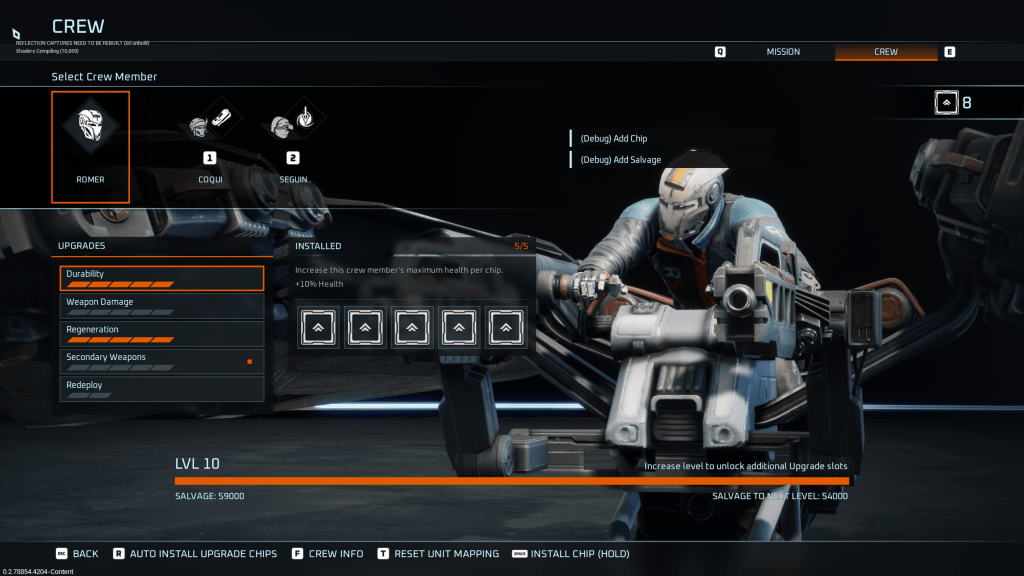Open the Regeneration upgrade

pyautogui.click(x=161, y=333)
